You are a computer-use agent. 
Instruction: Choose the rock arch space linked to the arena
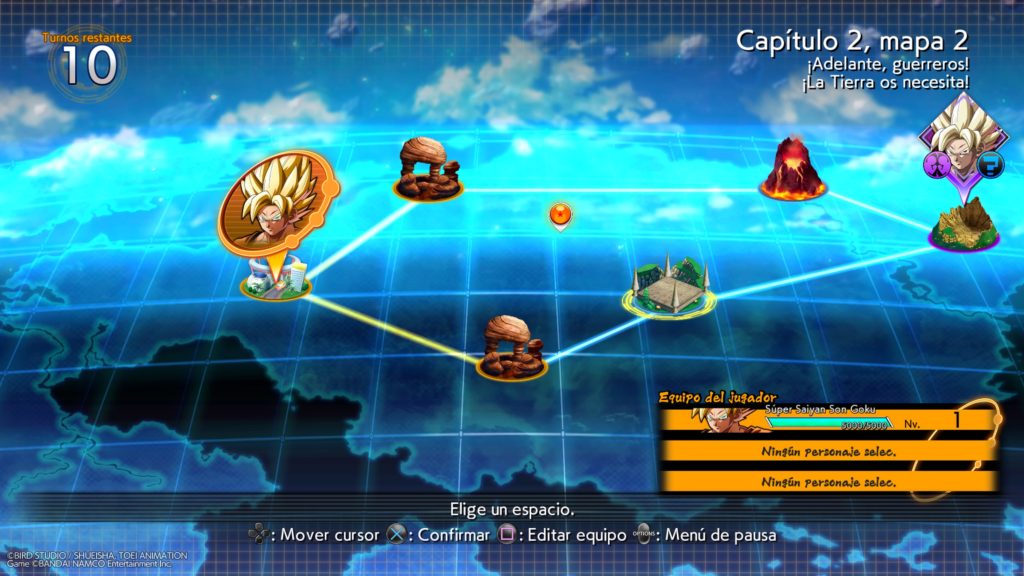(511, 349)
